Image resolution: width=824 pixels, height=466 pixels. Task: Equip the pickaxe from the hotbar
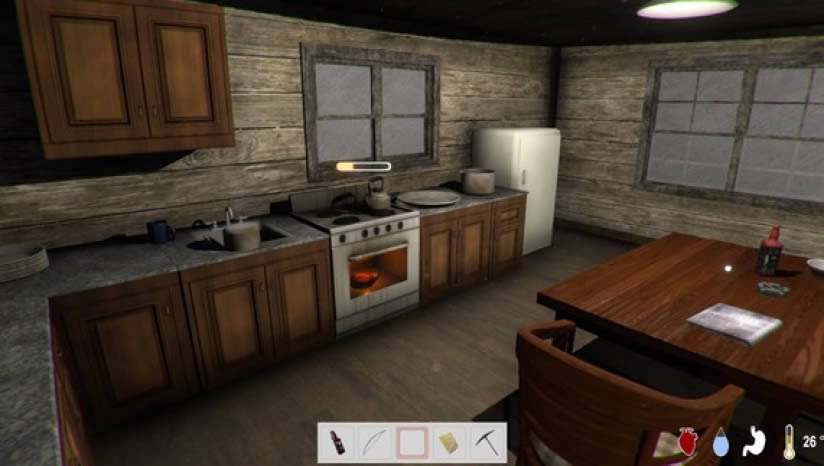coord(487,441)
